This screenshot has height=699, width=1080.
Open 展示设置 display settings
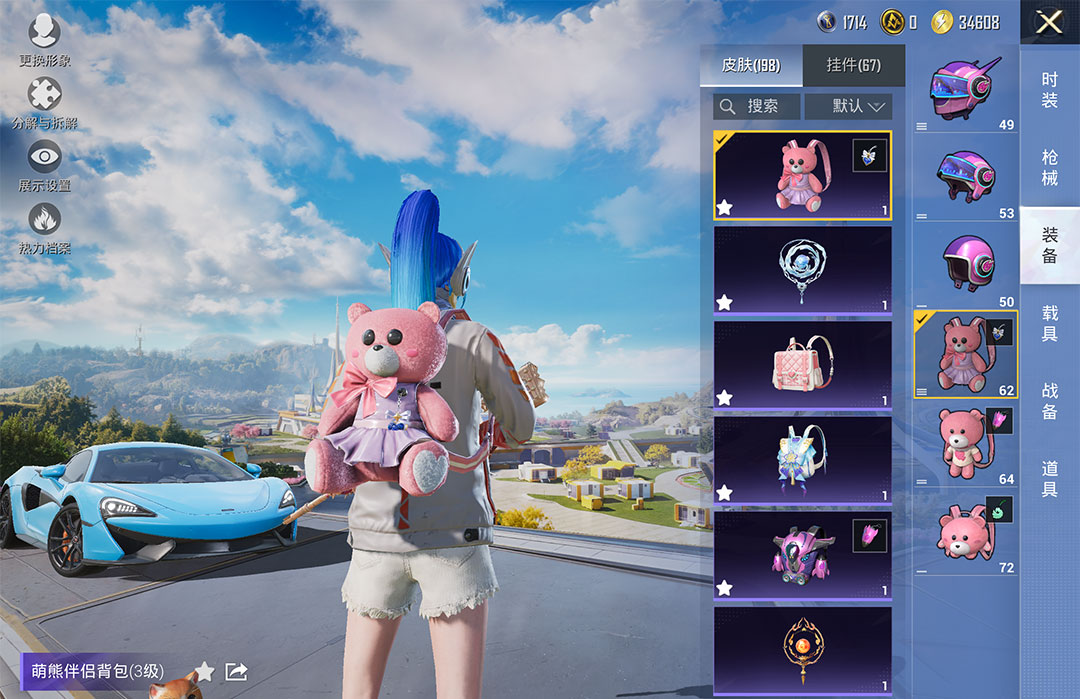(45, 165)
